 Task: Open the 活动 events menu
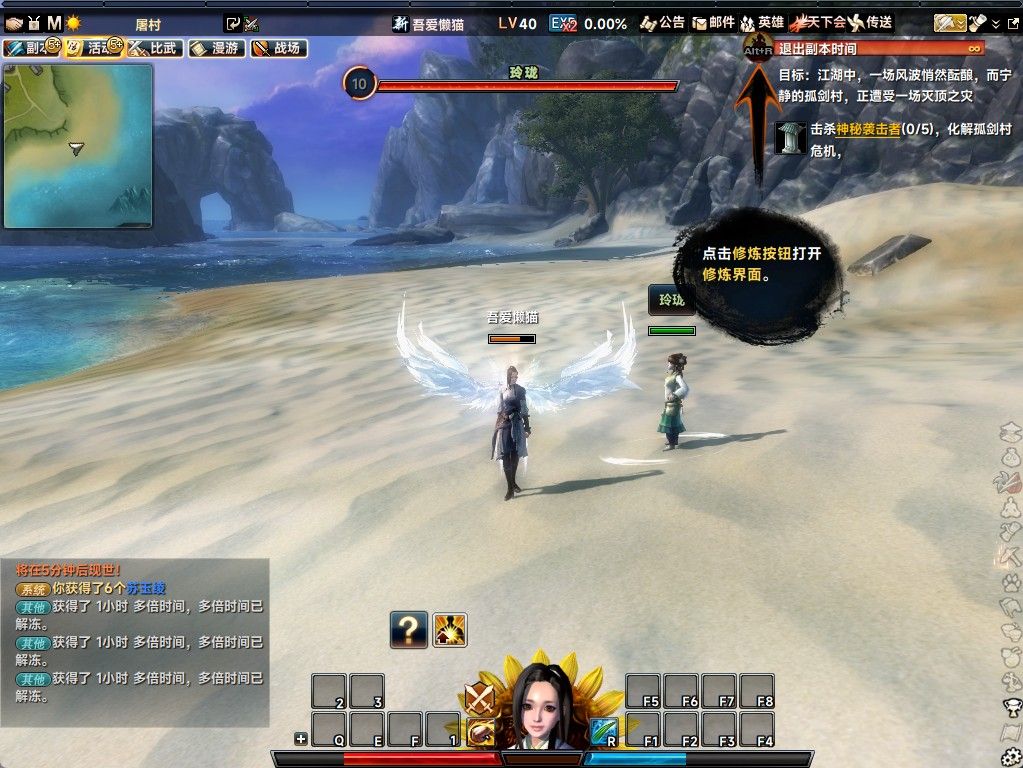92,48
